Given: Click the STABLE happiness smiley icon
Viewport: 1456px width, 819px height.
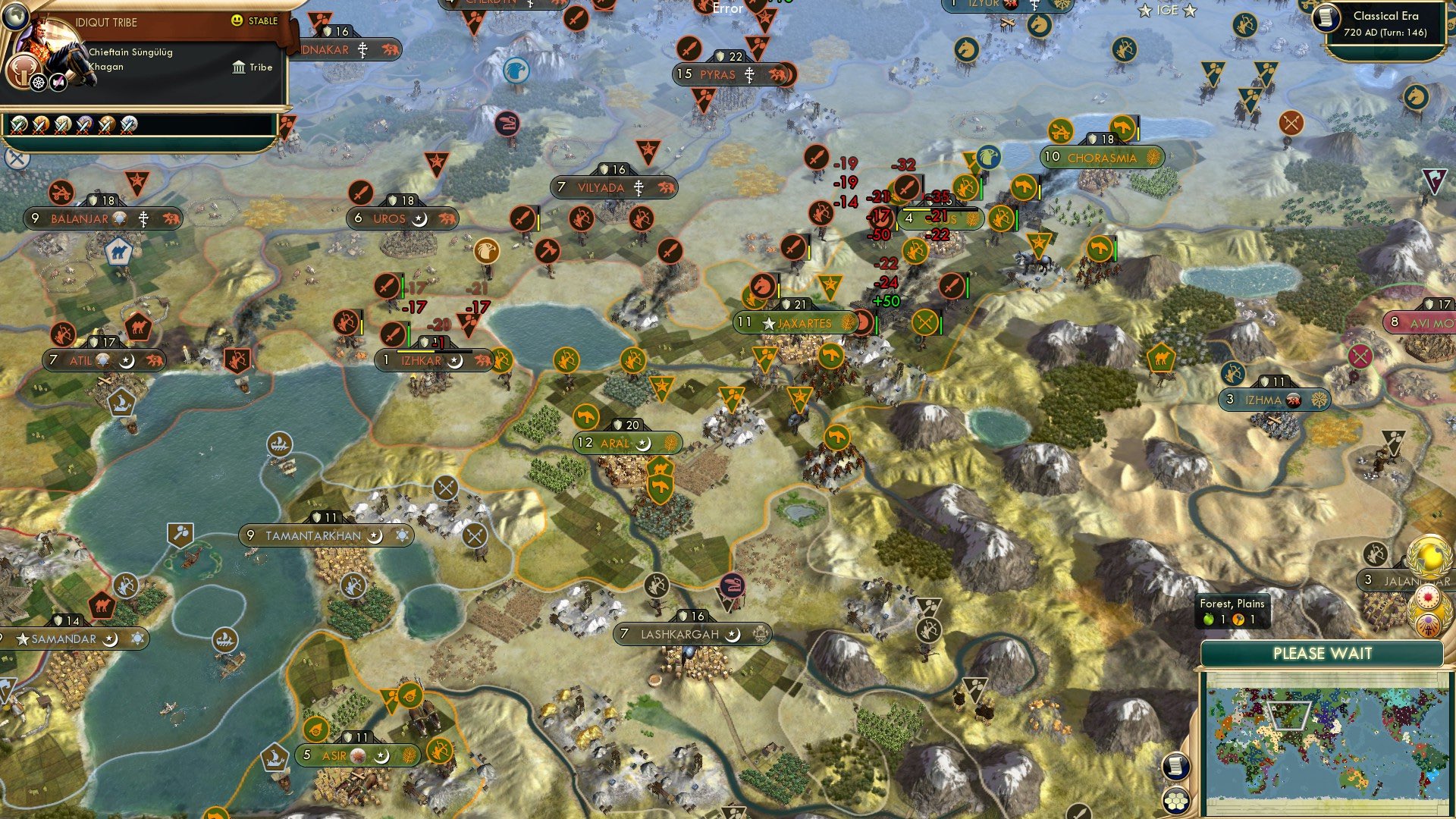Looking at the screenshot, I should tap(237, 21).
